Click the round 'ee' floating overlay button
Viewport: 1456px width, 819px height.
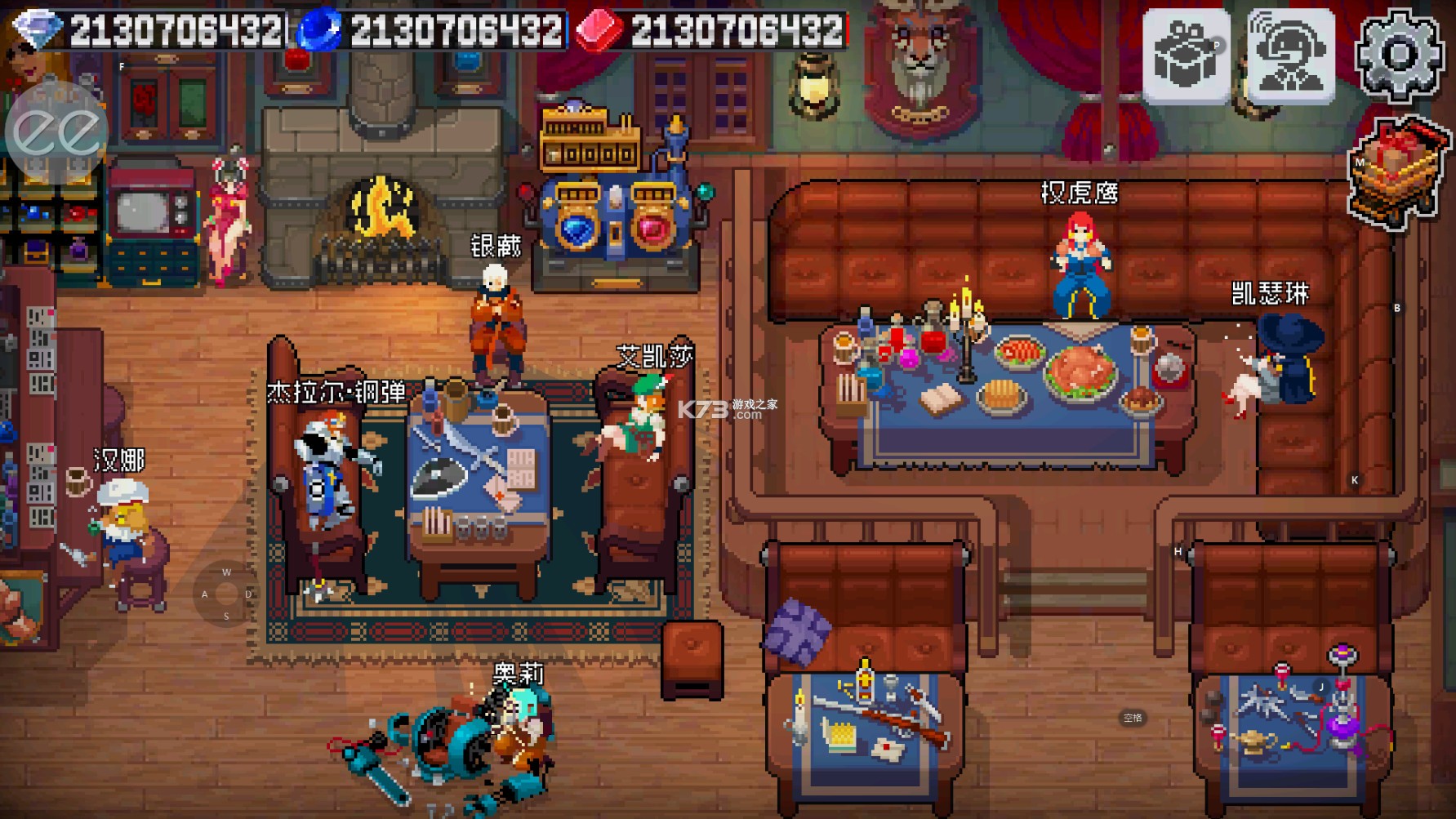click(56, 131)
